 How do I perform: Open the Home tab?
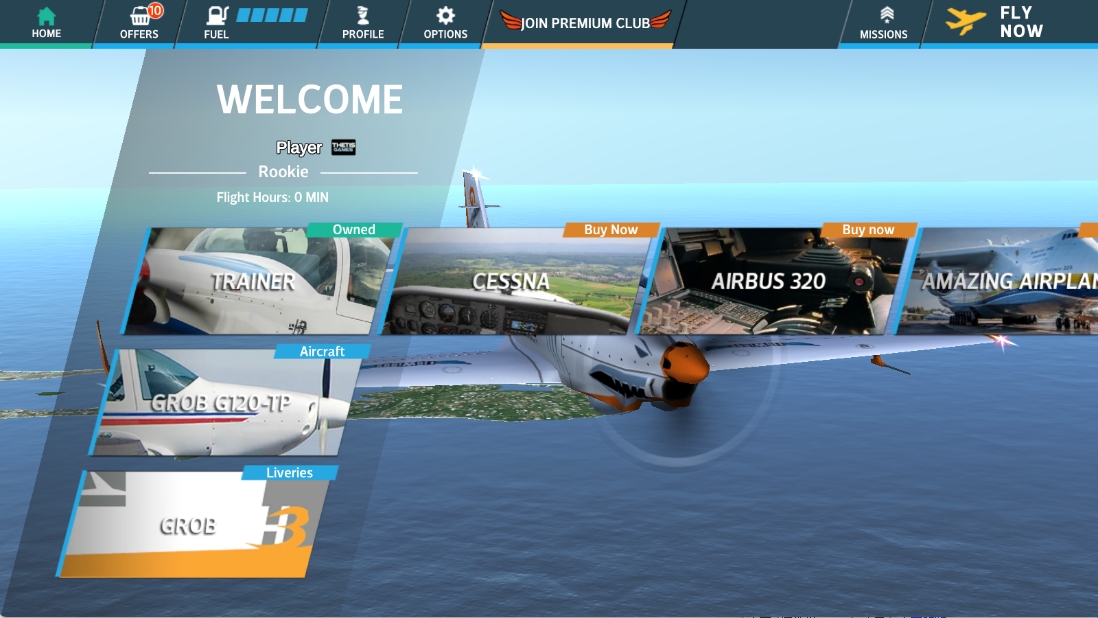(x=46, y=23)
